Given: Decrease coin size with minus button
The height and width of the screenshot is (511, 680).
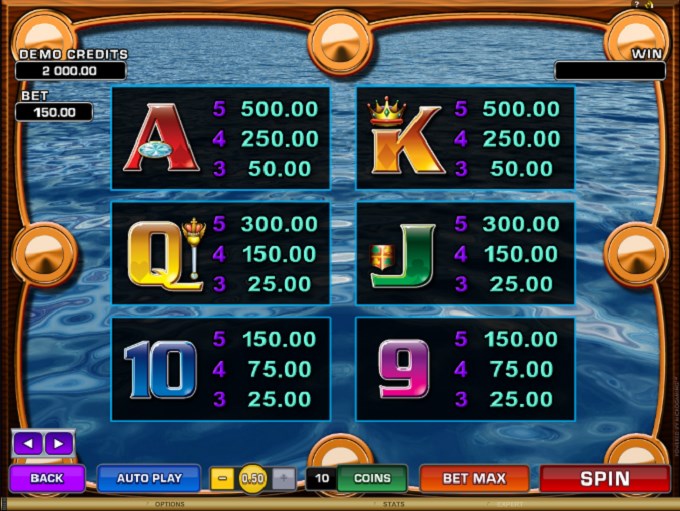Looking at the screenshot, I should [223, 479].
